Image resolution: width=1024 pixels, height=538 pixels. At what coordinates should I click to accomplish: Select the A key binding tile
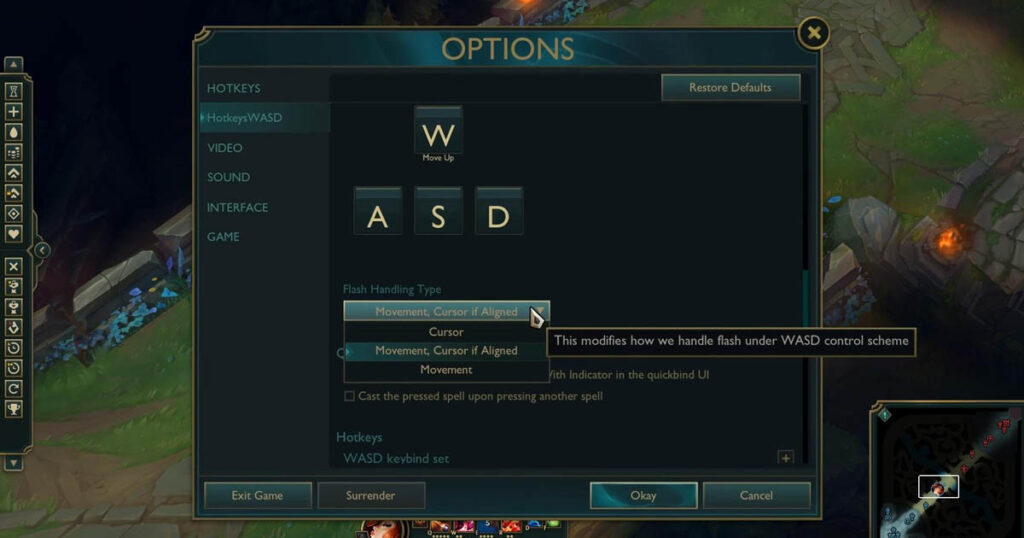click(378, 215)
